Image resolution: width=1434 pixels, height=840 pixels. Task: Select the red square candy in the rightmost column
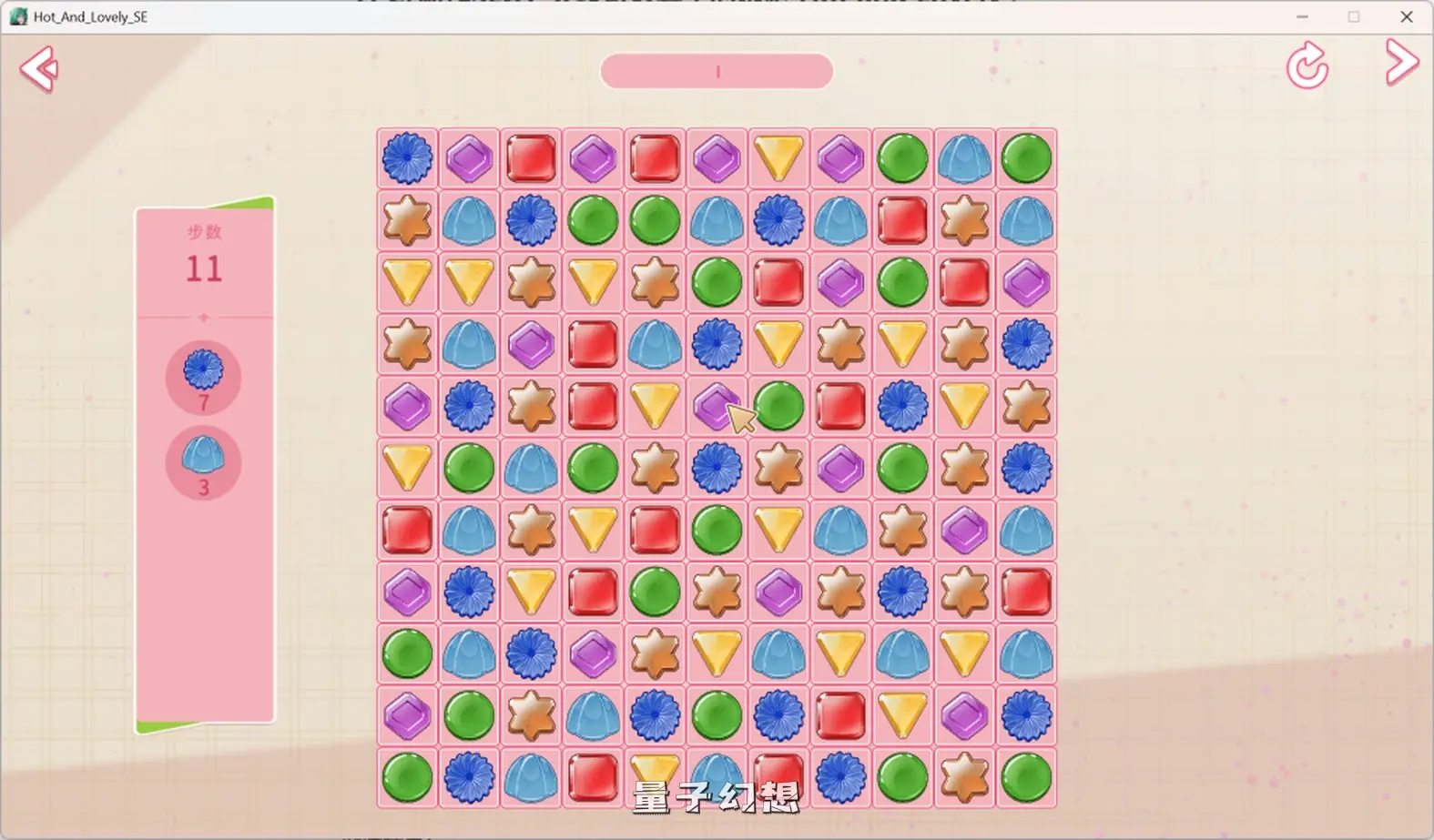1026,592
